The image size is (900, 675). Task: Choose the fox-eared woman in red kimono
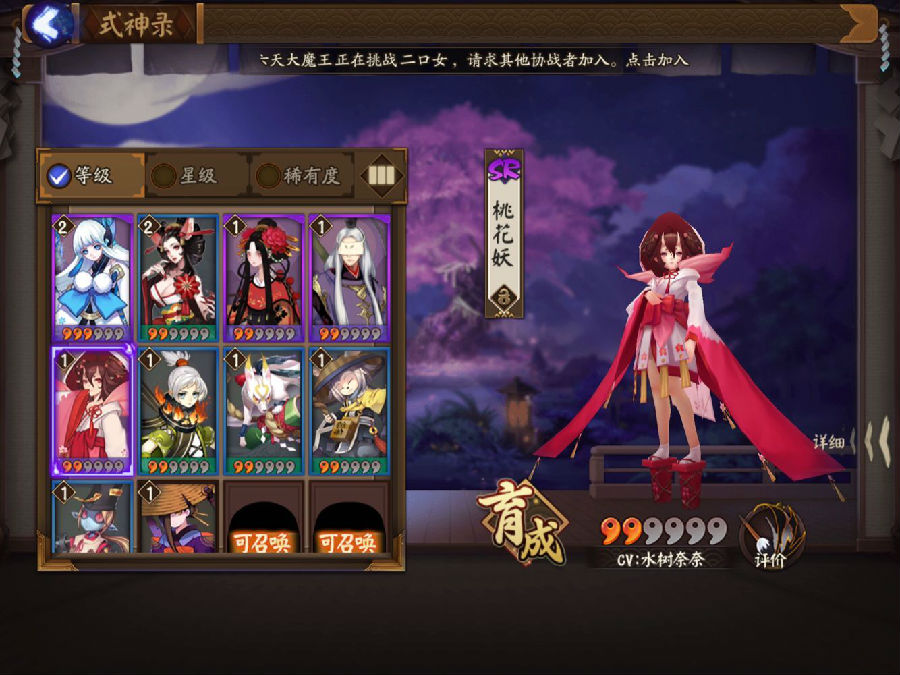coord(179,277)
